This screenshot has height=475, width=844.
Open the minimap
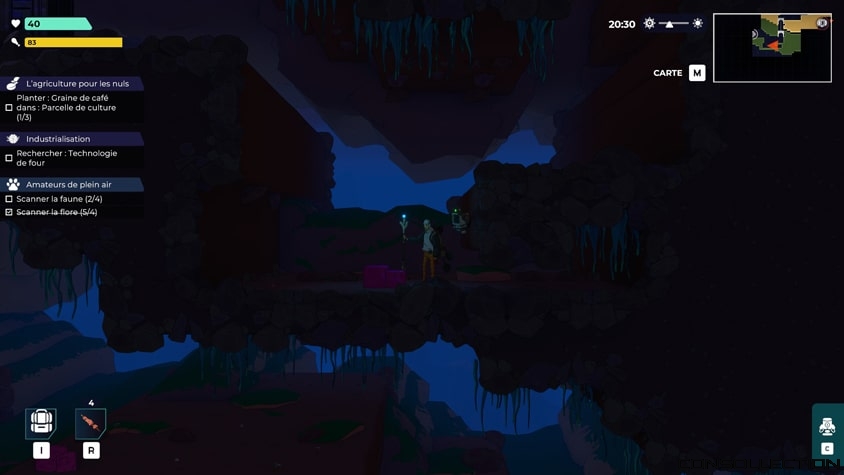772,48
